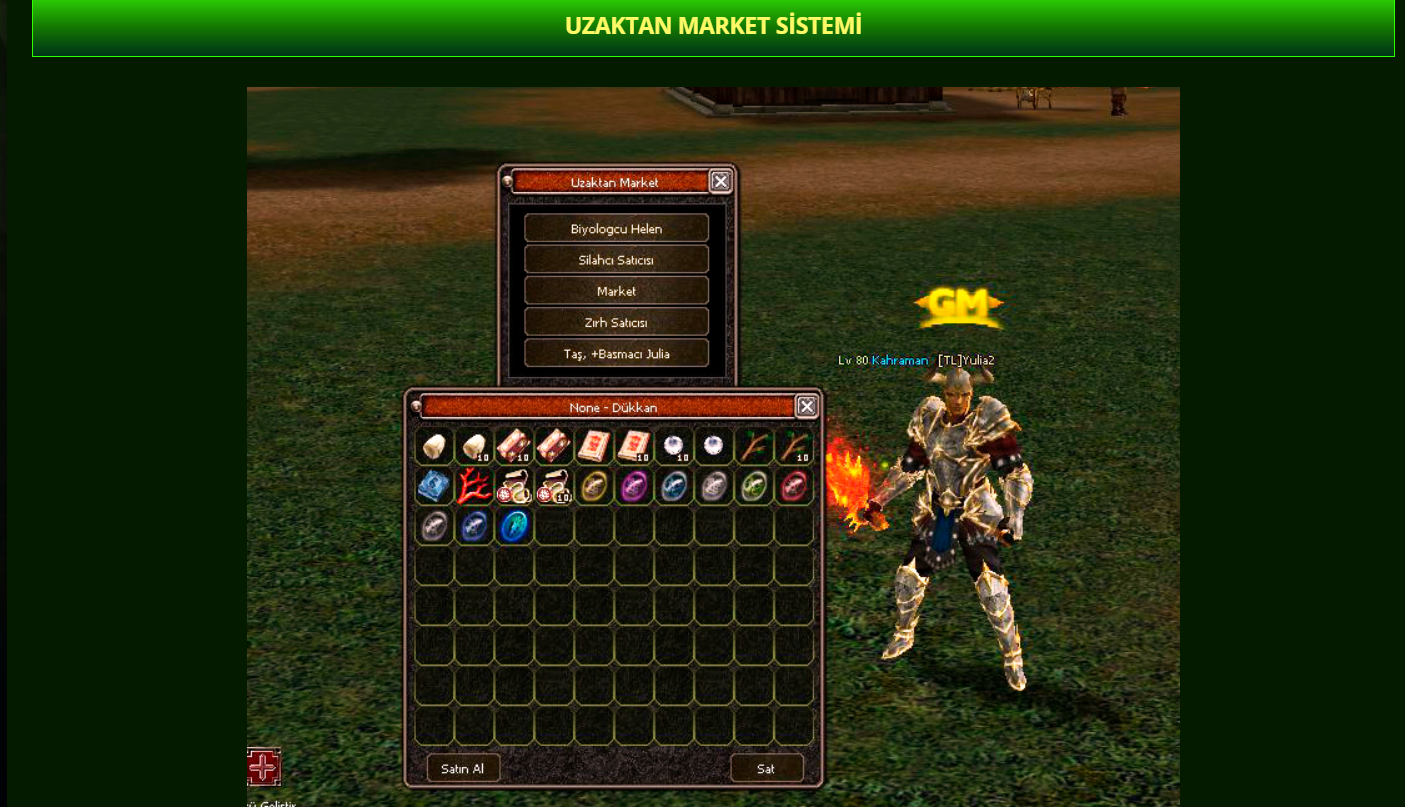Choose the Market entry
Screen dimensions: 1405x807
(x=616, y=291)
